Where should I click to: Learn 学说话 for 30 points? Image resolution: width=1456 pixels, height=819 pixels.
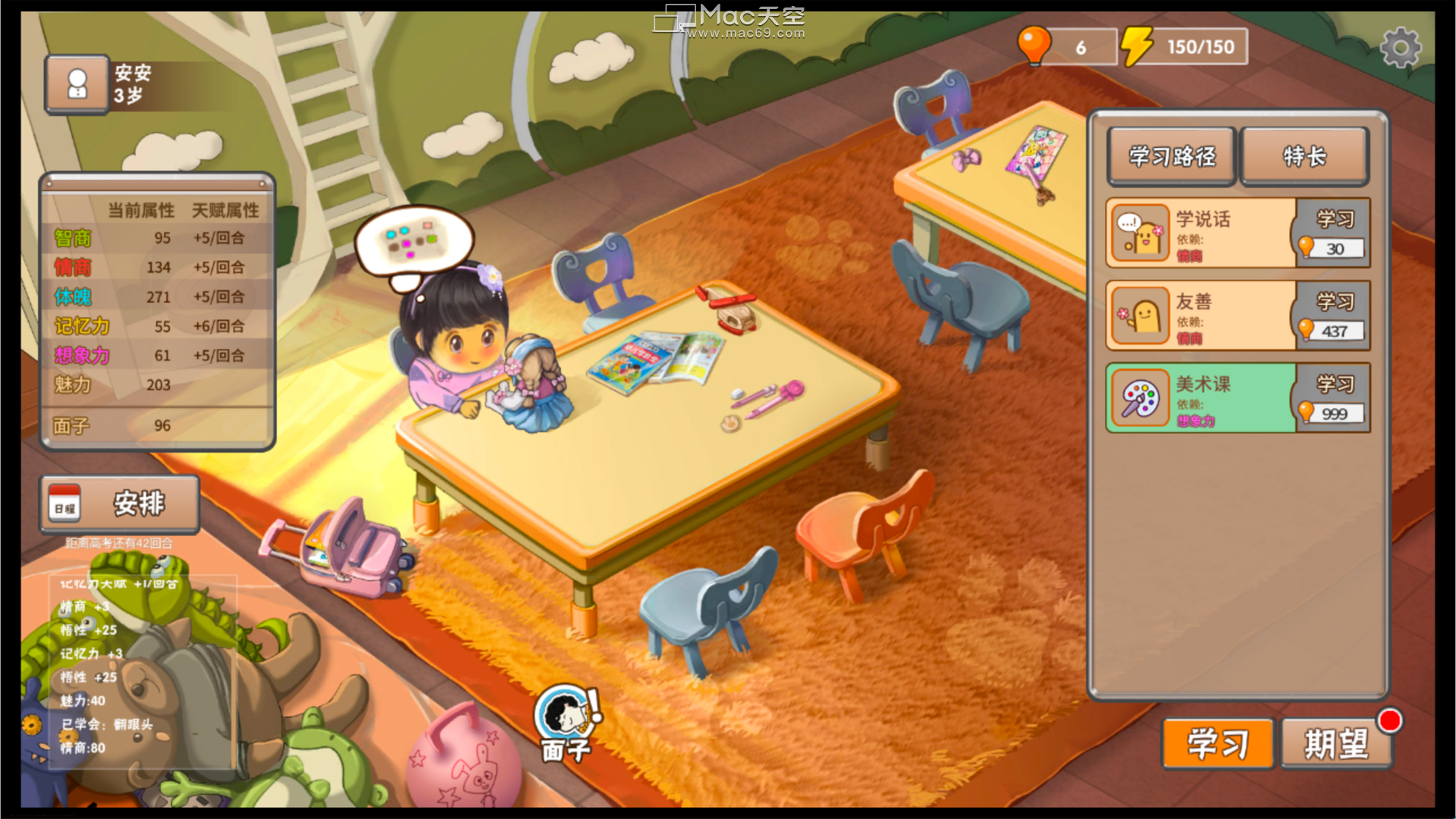(1334, 233)
